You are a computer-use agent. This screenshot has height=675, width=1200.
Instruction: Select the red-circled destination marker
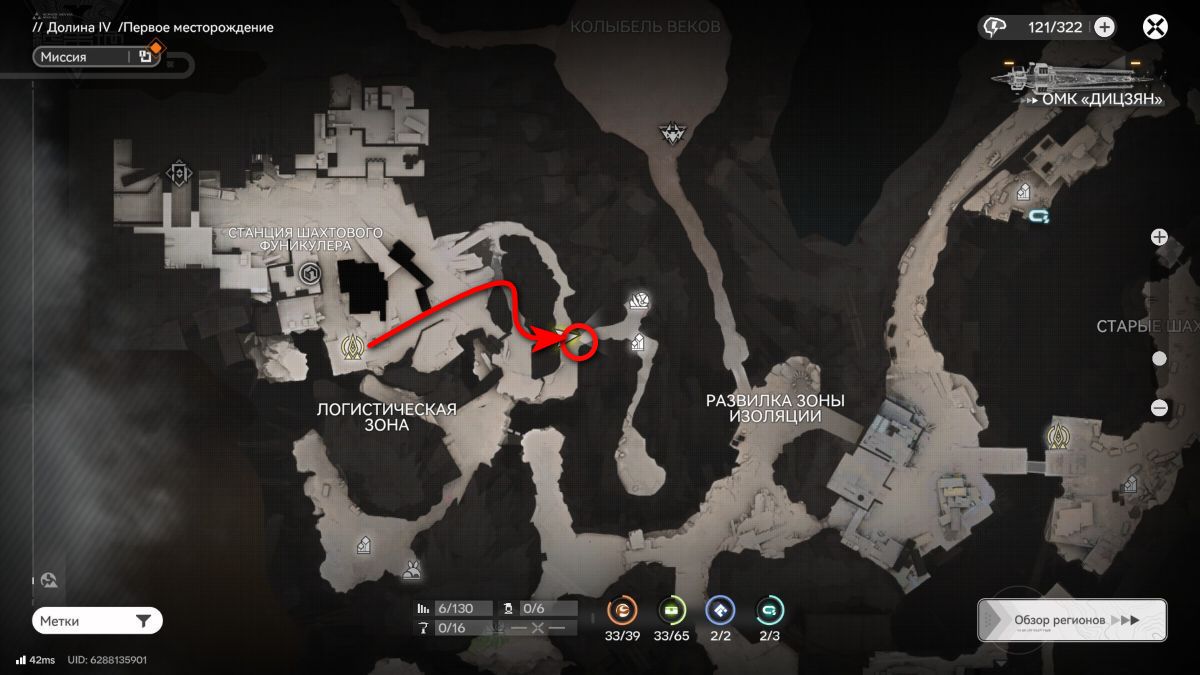579,340
